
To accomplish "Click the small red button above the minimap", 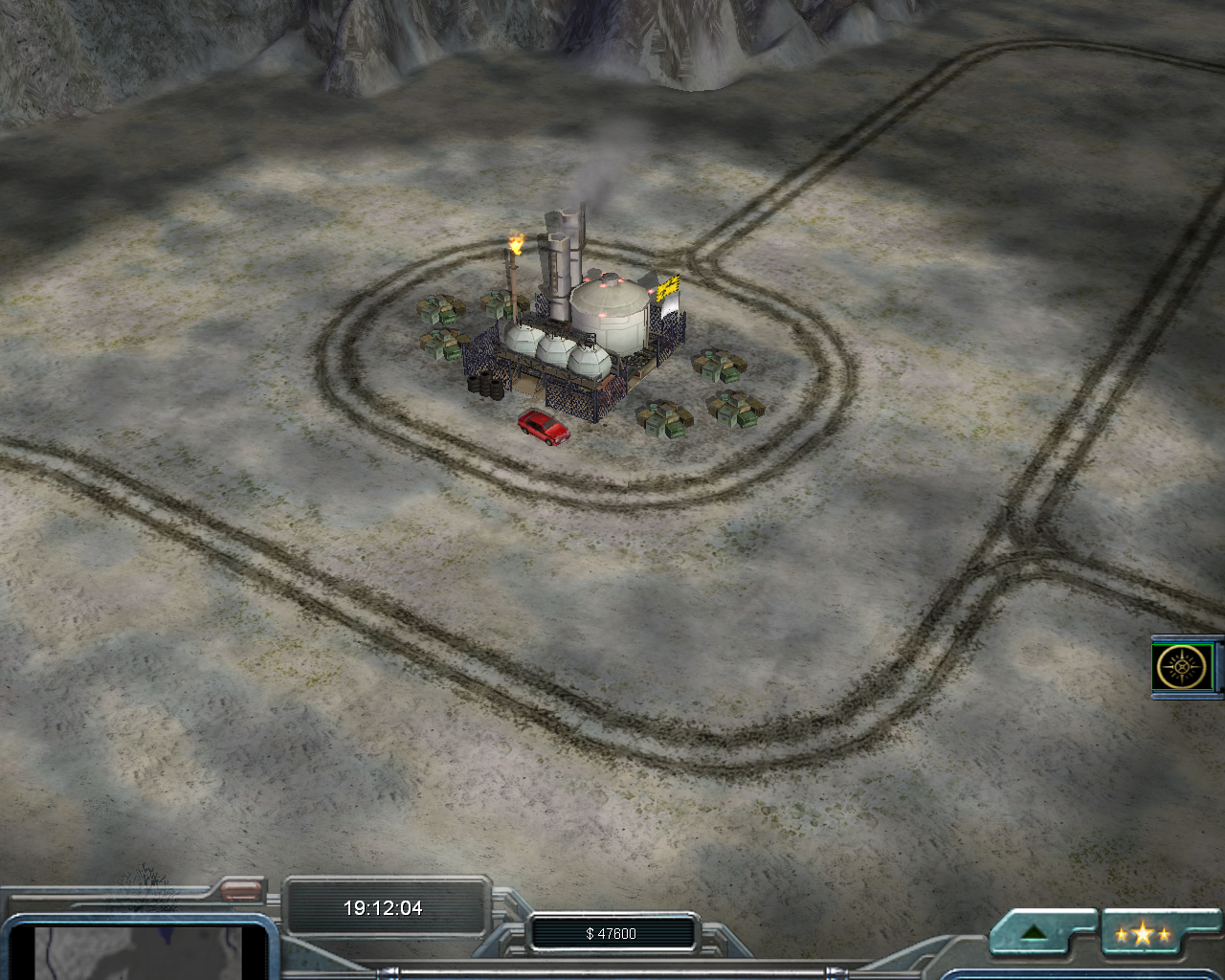I will 241,891.
